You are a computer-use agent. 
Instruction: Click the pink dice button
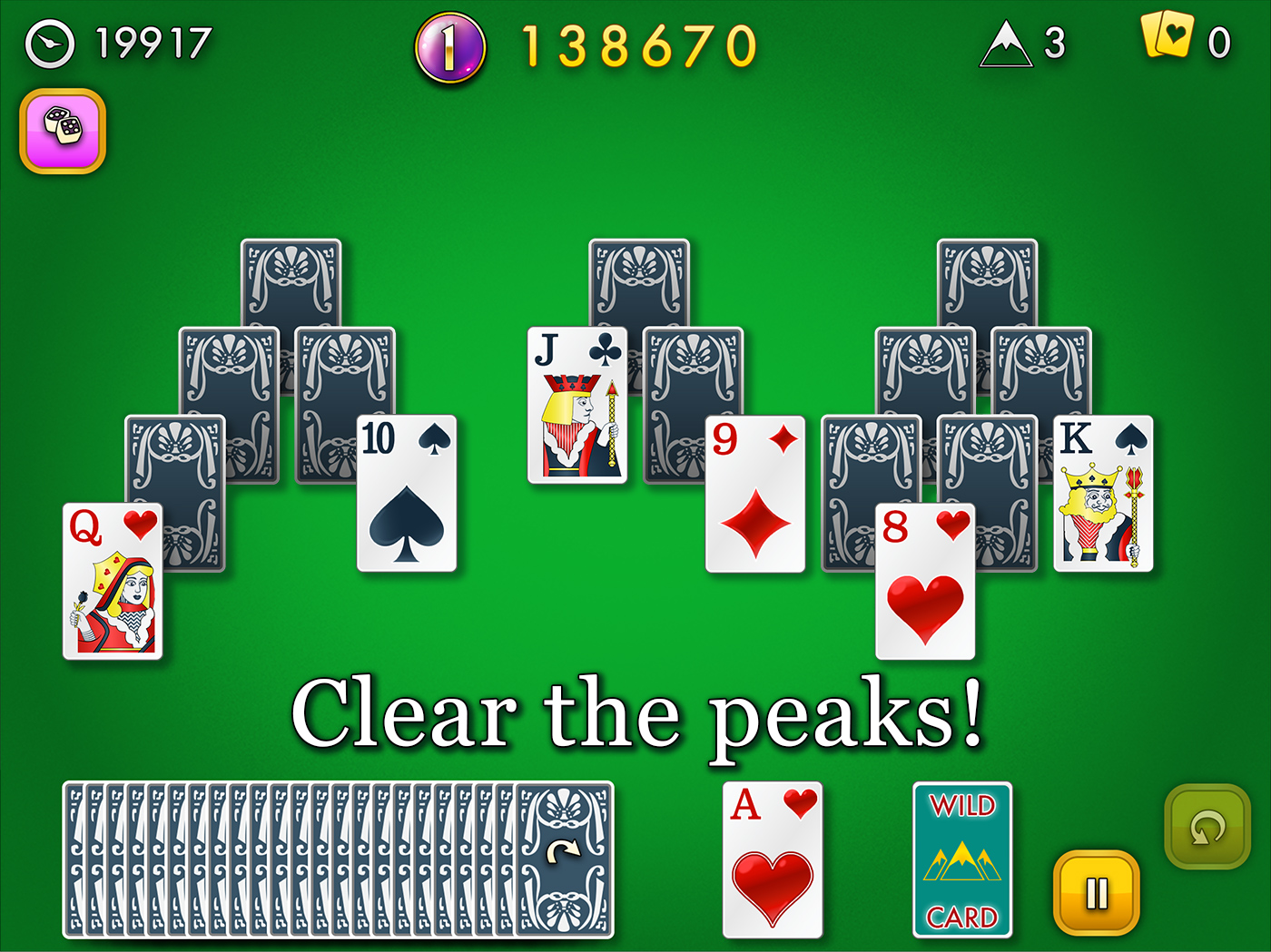63,131
